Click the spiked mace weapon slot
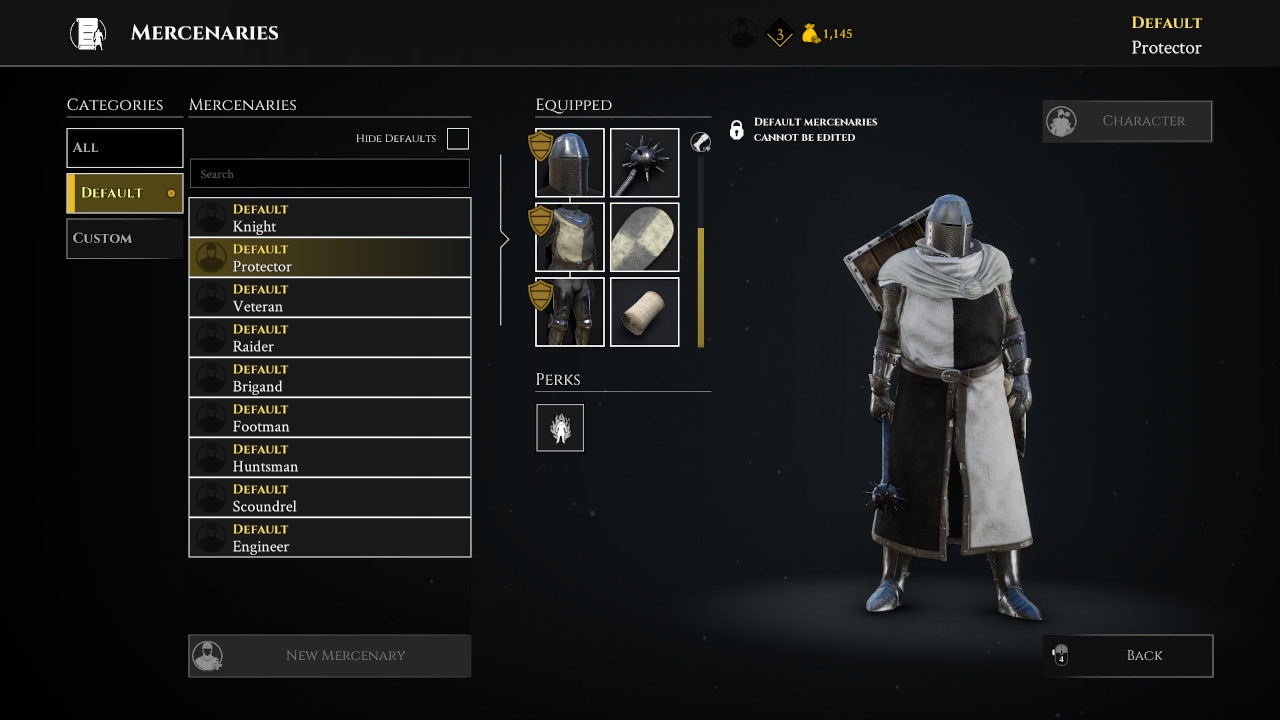Viewport: 1280px width, 720px height. click(x=645, y=163)
